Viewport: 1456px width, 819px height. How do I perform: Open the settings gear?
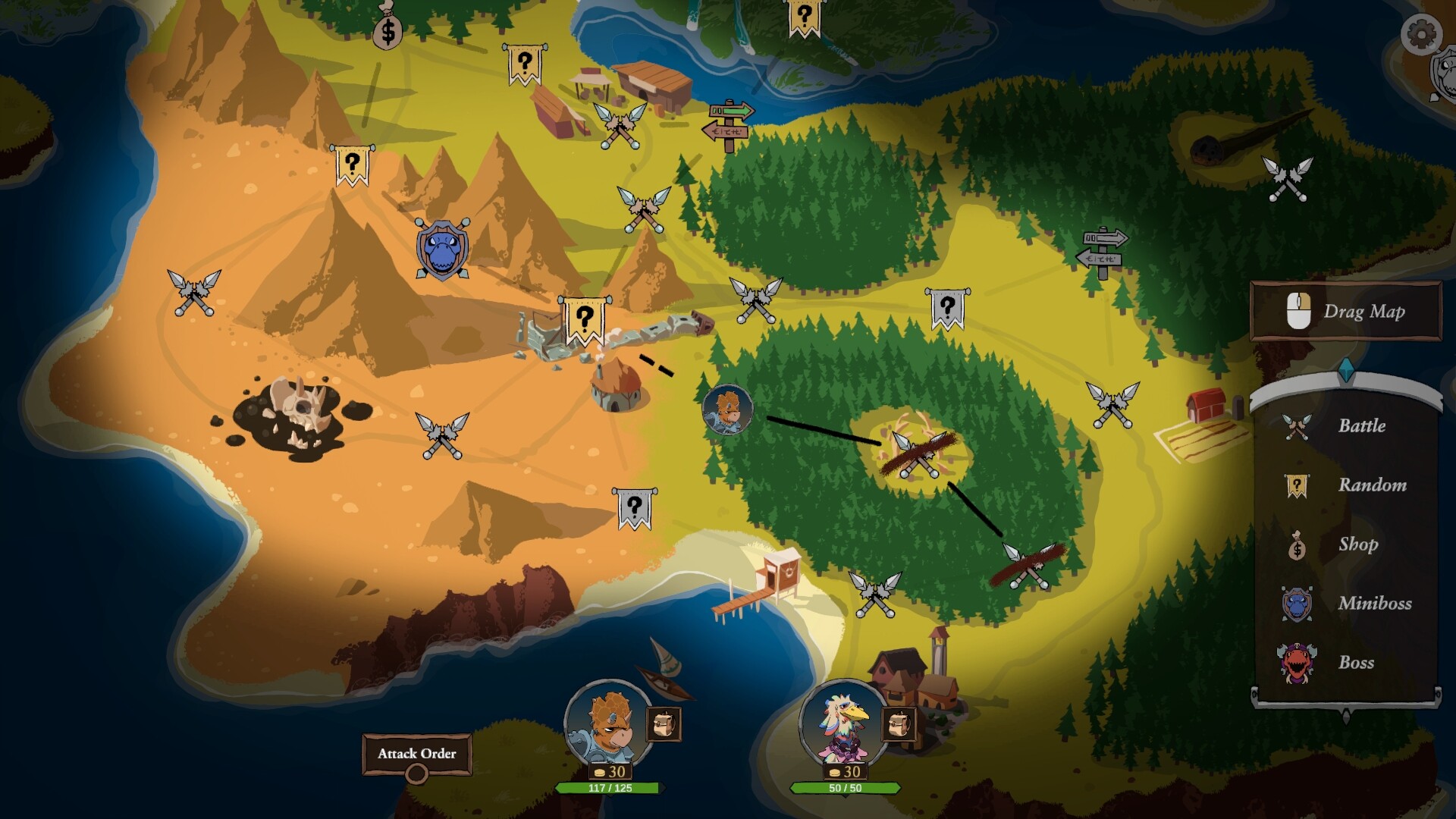pyautogui.click(x=1420, y=33)
